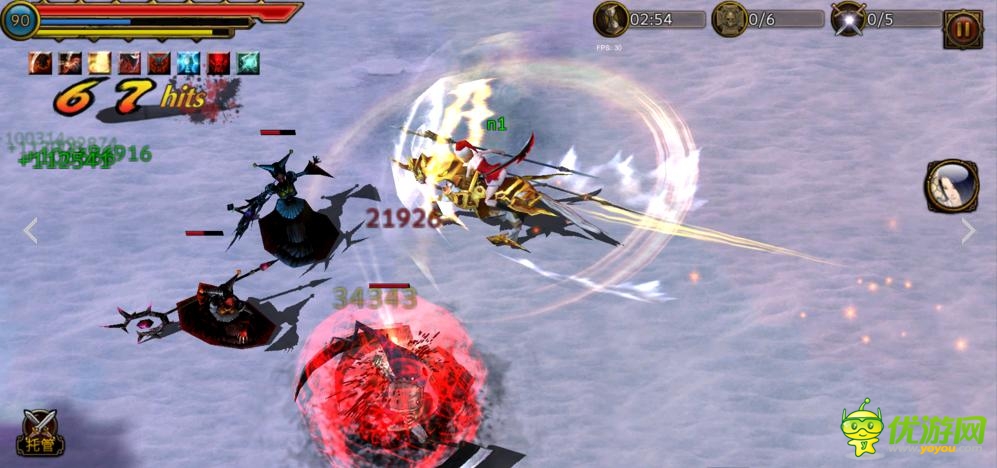Pause the game with the pause button

[963, 29]
